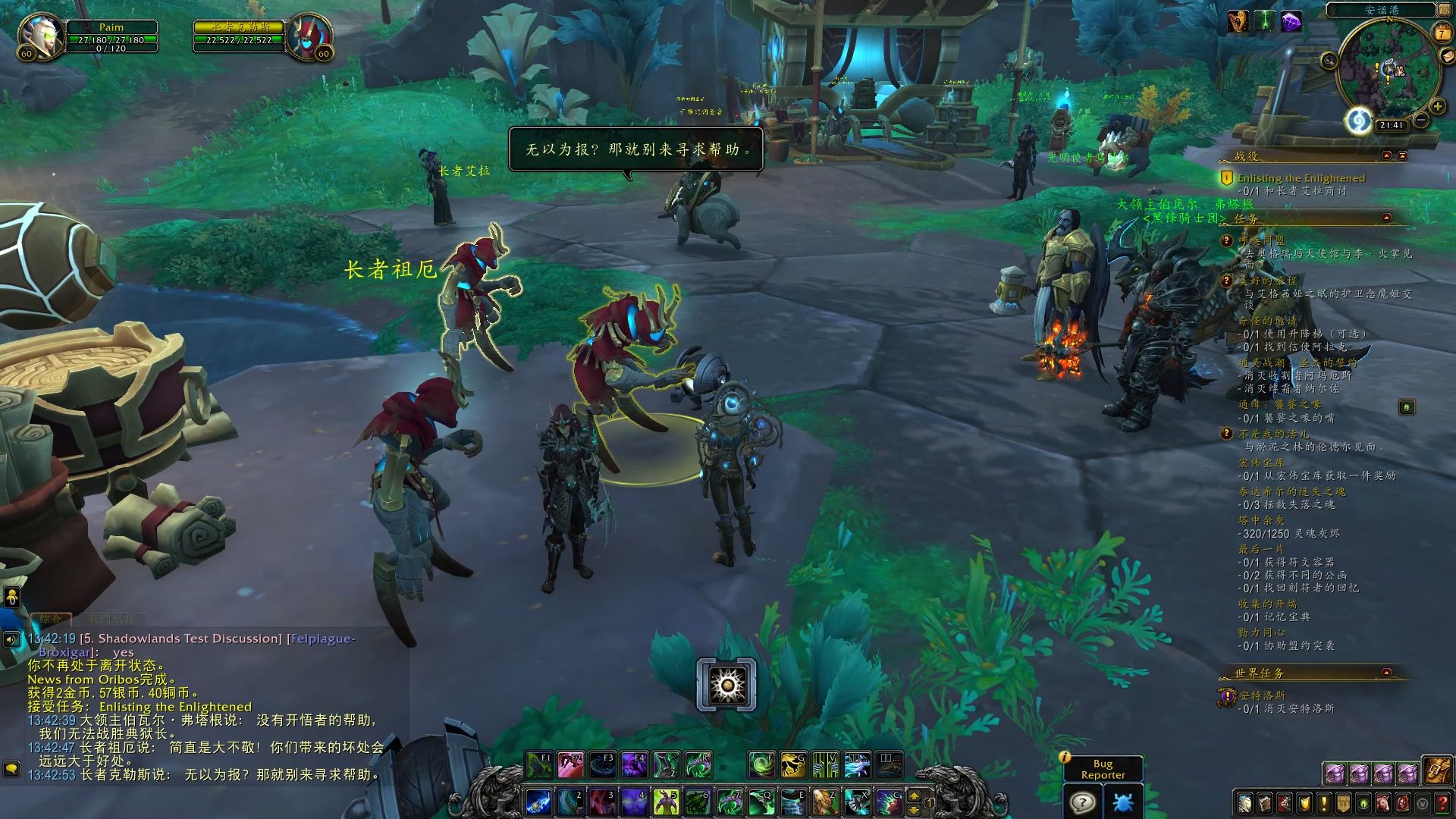Image resolution: width=1456 pixels, height=819 pixels.
Task: Zoom in the minimap with the plus button
Action: [1437, 107]
